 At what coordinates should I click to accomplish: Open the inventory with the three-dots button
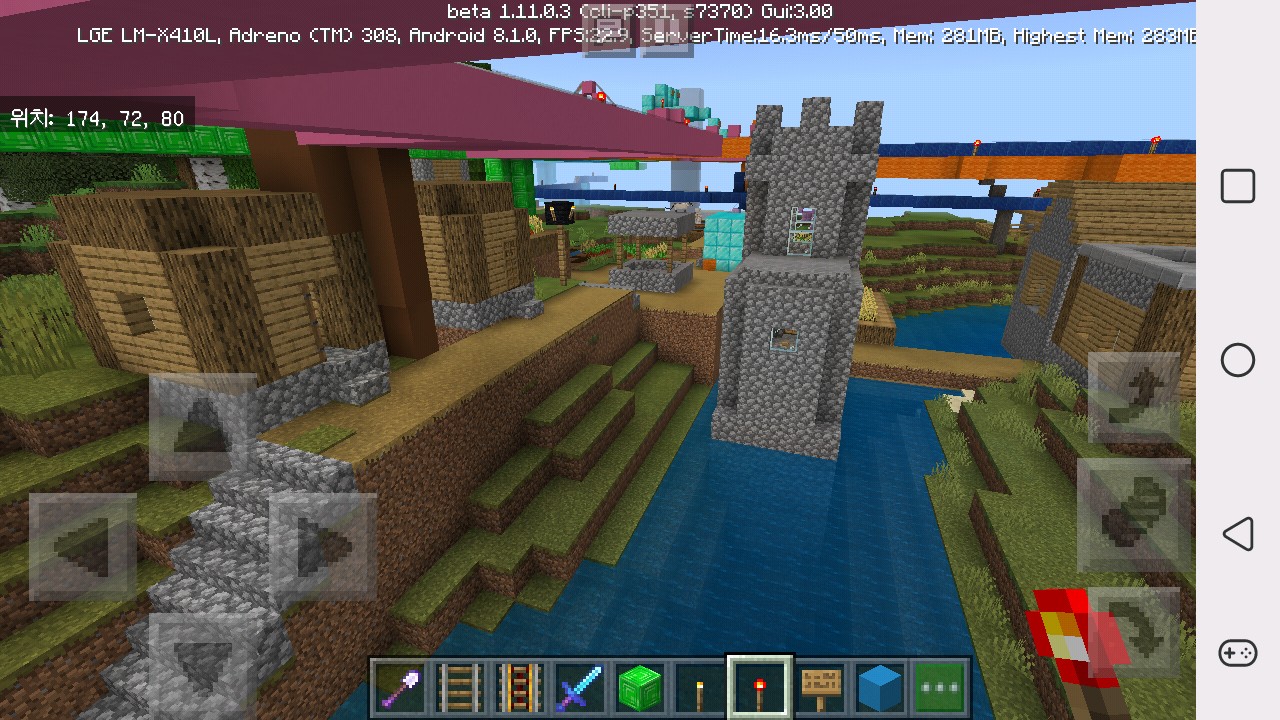point(940,688)
